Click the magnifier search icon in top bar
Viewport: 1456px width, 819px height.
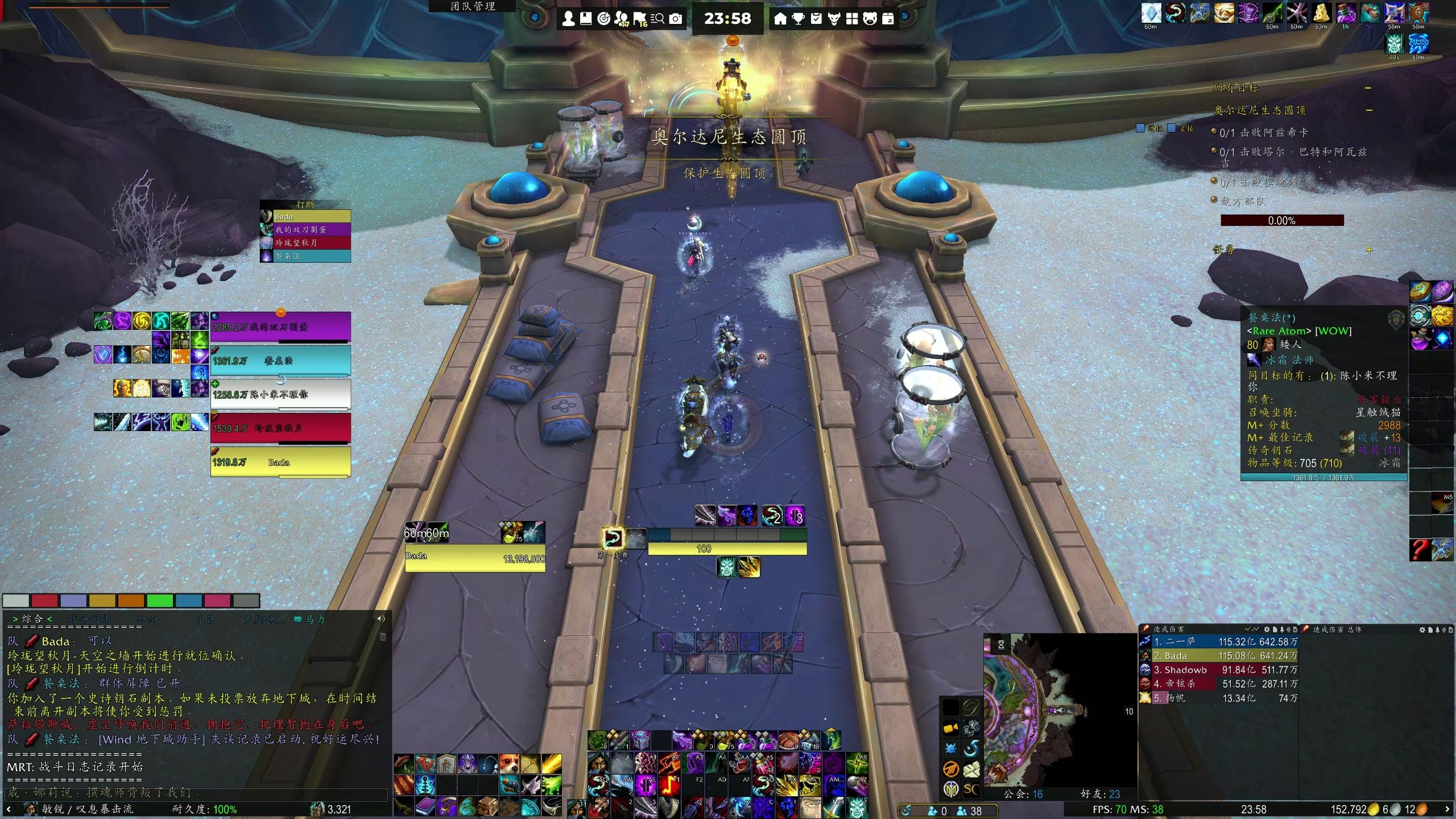(x=658, y=19)
